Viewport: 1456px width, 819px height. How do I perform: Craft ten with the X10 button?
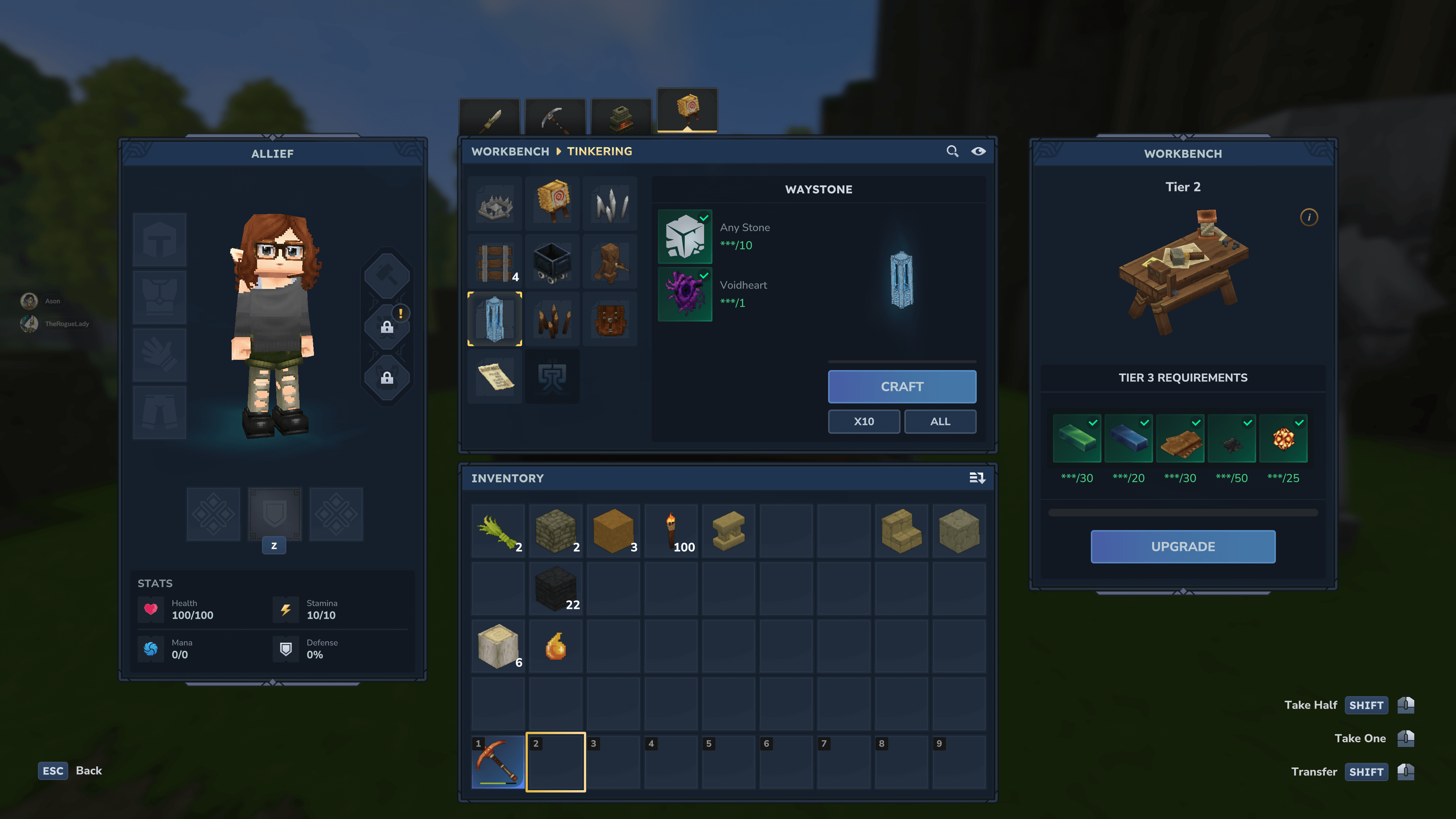point(864,422)
